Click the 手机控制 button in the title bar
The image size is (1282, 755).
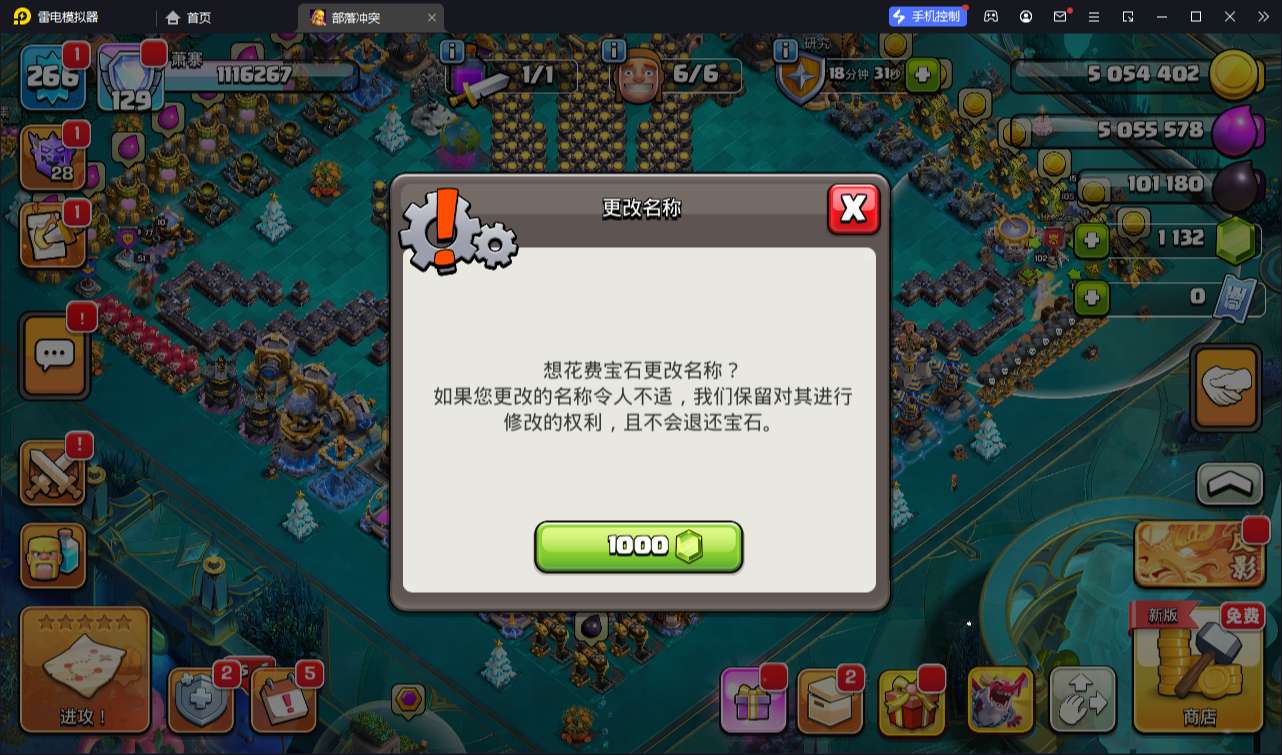coord(926,16)
